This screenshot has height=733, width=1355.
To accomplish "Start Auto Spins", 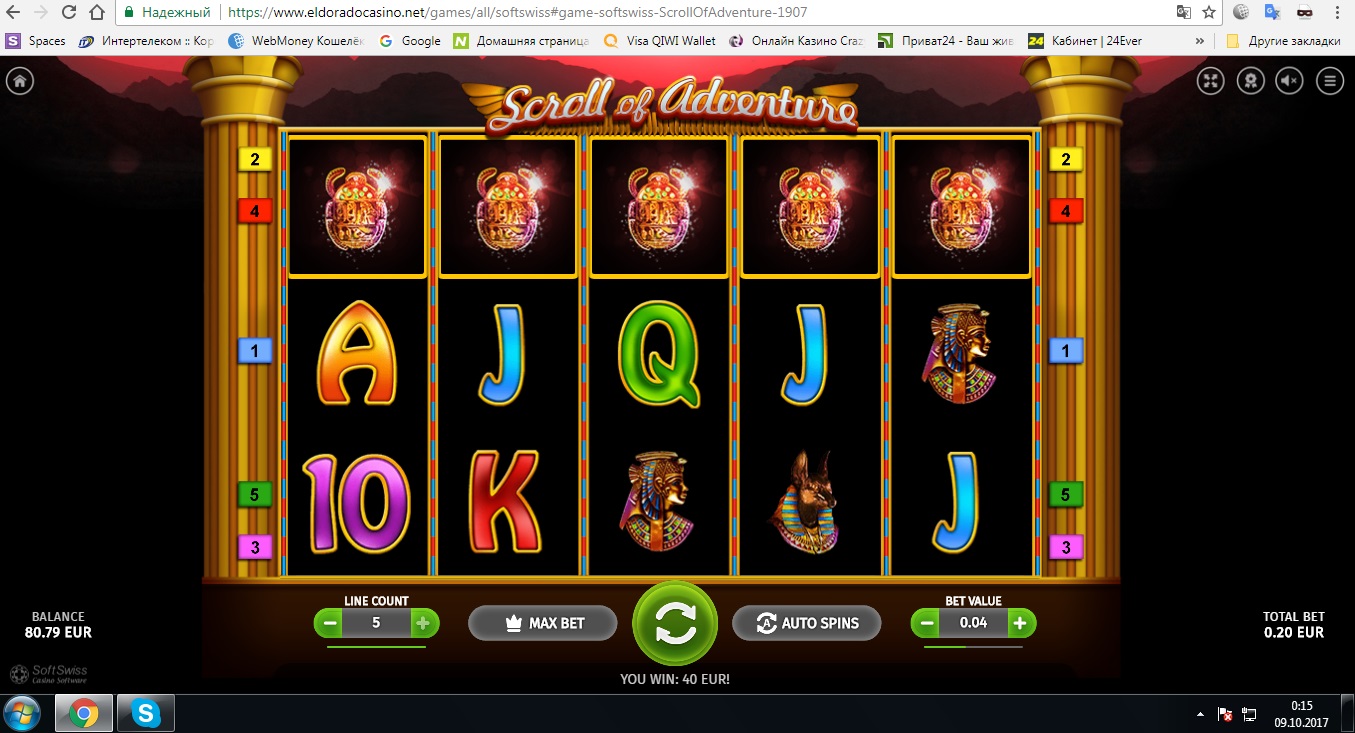I will point(807,623).
